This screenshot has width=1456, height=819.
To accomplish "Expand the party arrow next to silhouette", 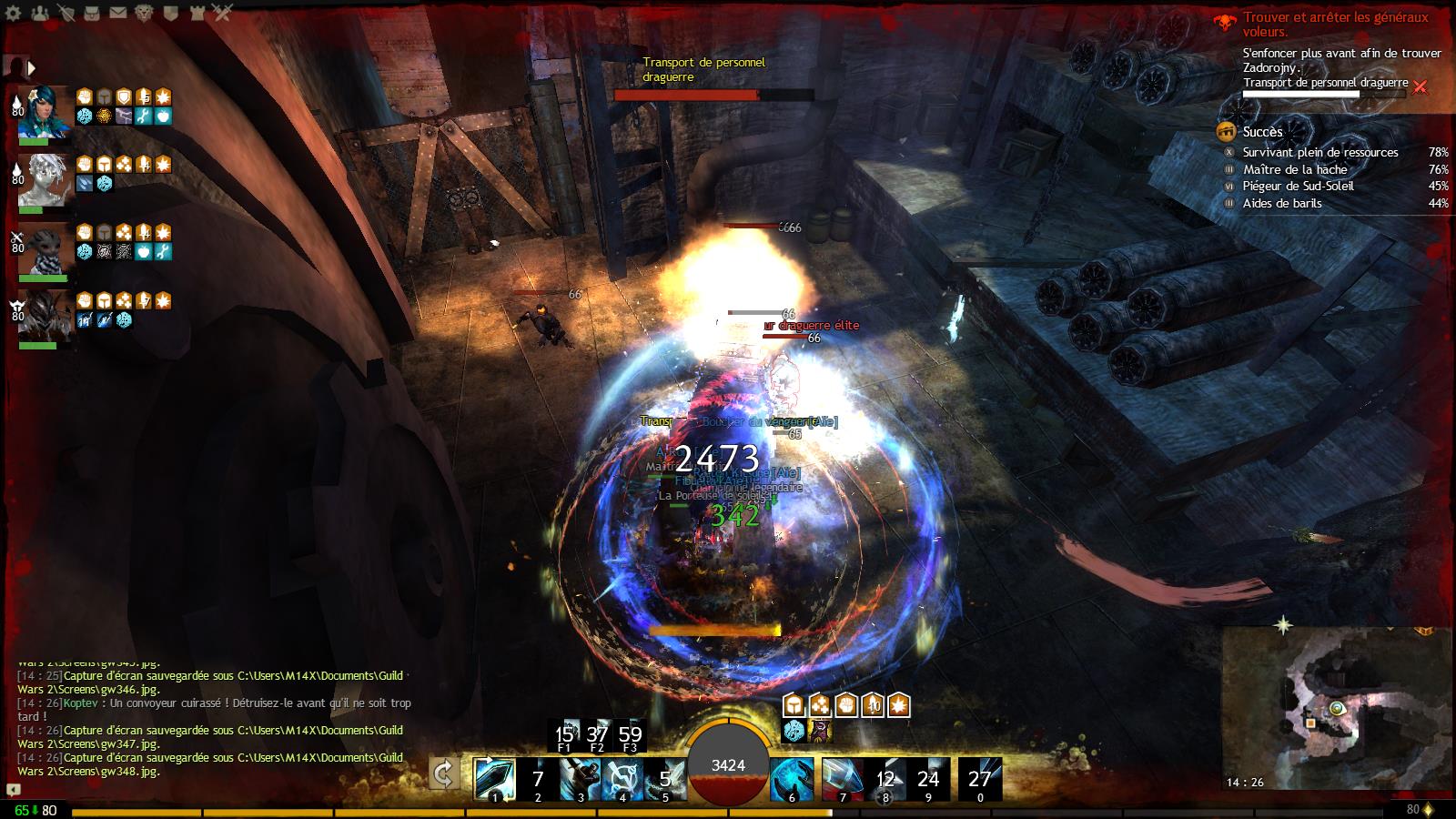I will [32, 67].
